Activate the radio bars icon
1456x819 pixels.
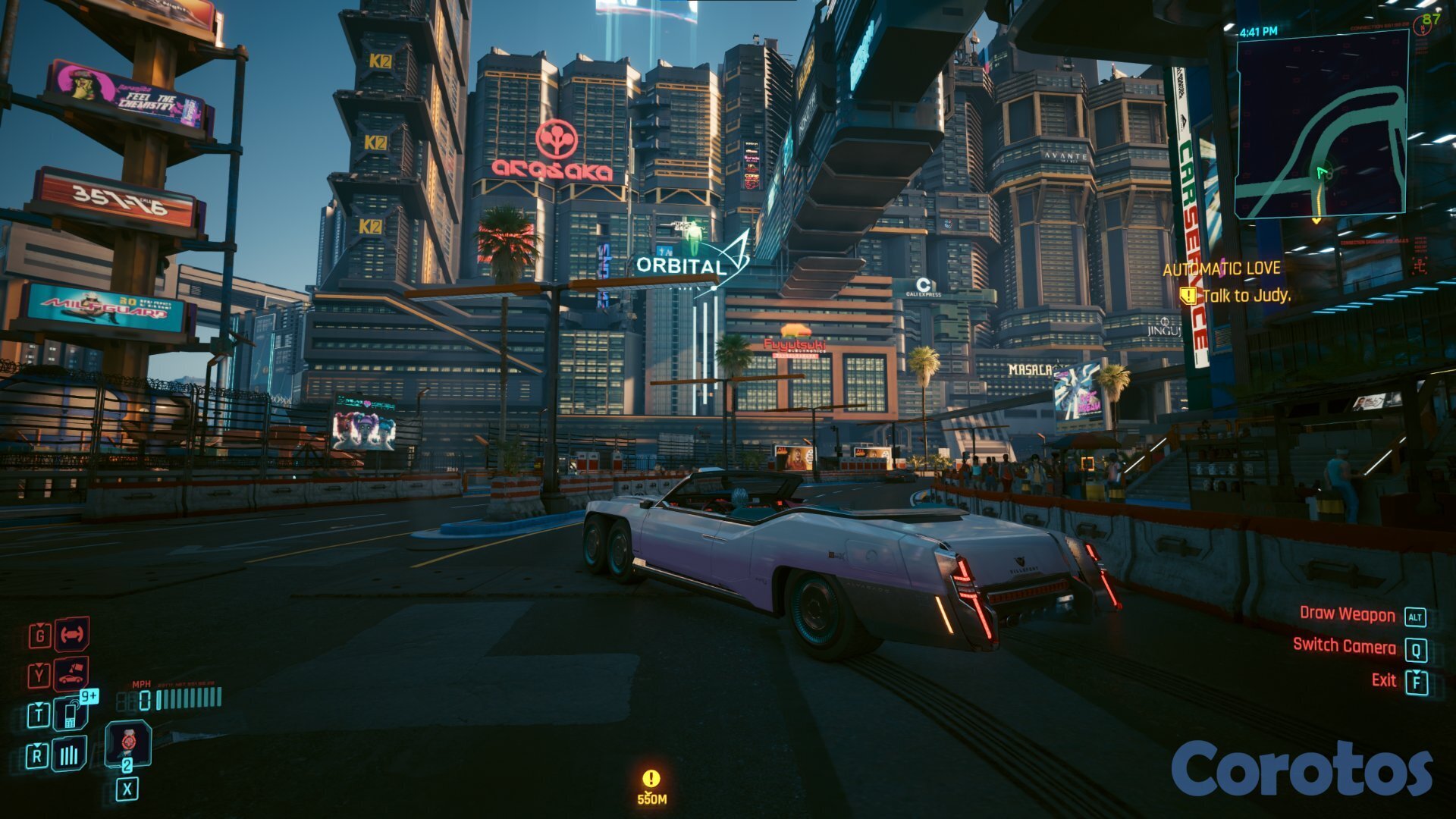(70, 755)
